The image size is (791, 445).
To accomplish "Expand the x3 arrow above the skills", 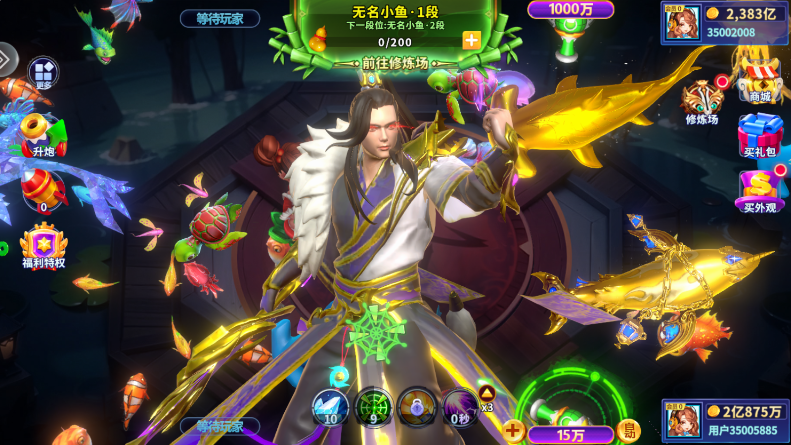I will [486, 393].
